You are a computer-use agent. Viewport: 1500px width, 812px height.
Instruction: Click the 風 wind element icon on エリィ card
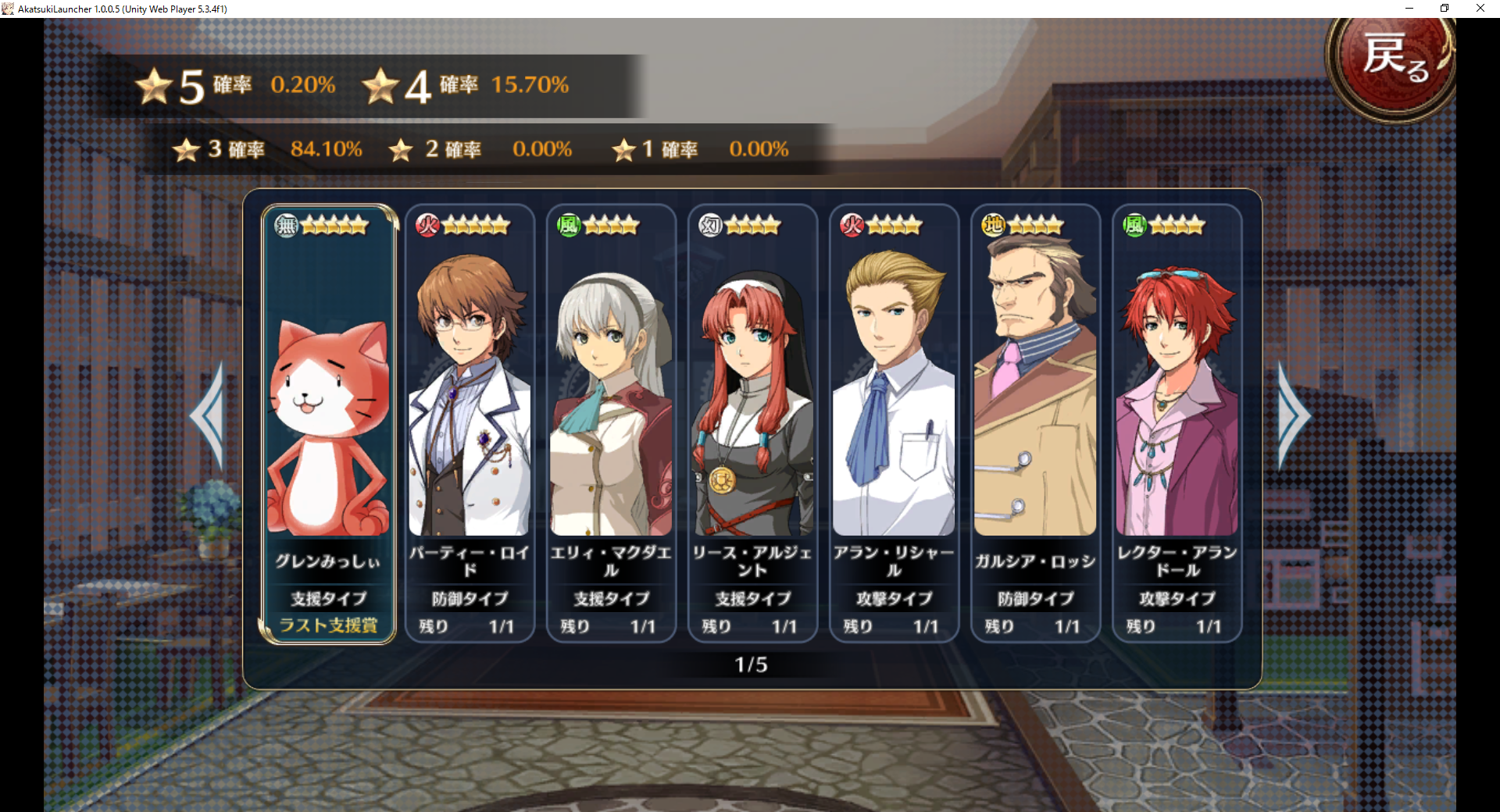click(x=569, y=224)
